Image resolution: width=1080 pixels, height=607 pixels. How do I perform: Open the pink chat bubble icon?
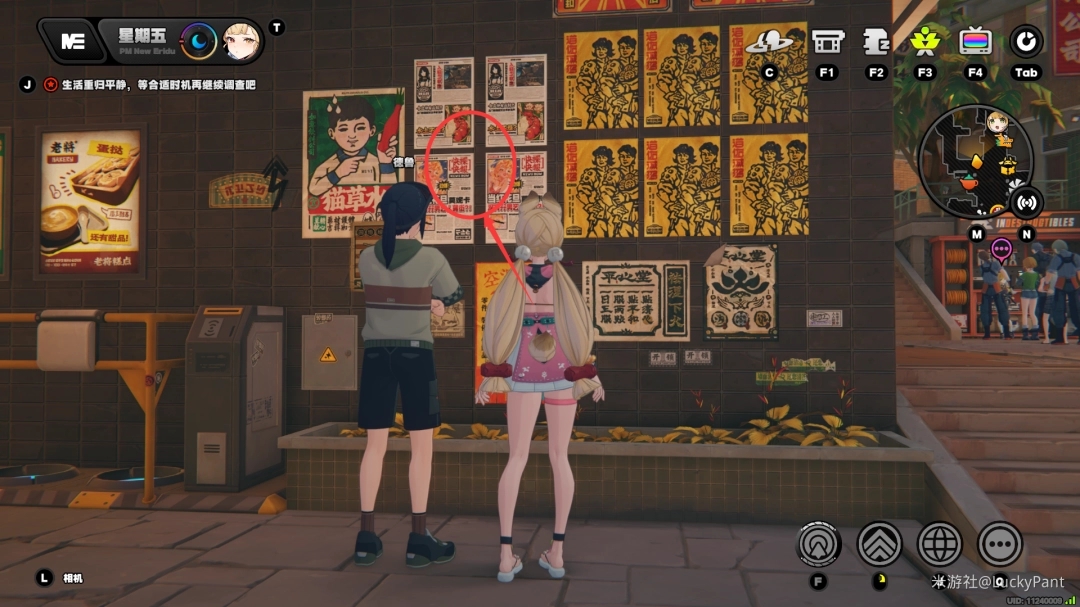tap(1001, 248)
